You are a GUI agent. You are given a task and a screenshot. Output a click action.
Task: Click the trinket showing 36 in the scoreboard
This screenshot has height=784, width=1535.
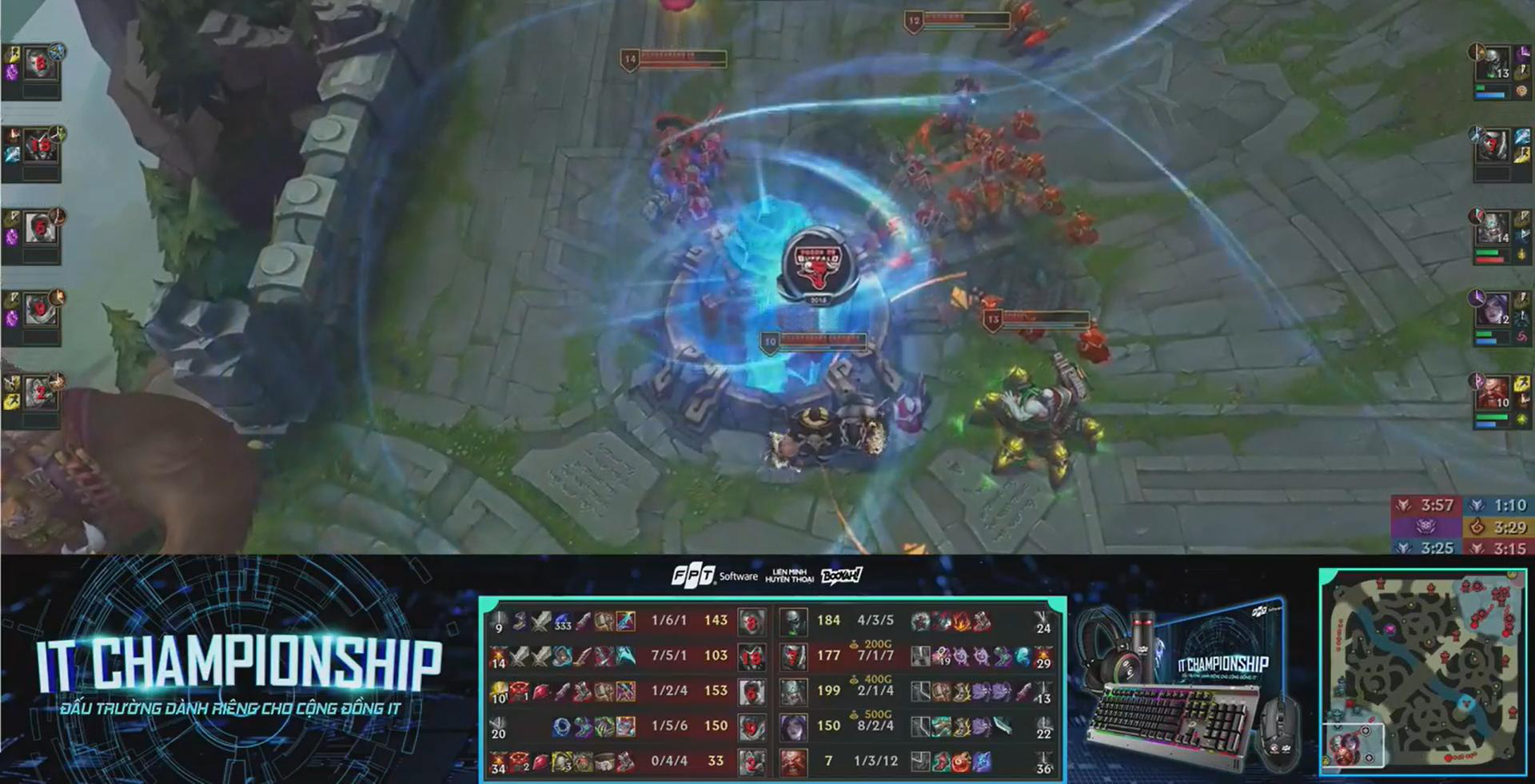click(x=1043, y=762)
